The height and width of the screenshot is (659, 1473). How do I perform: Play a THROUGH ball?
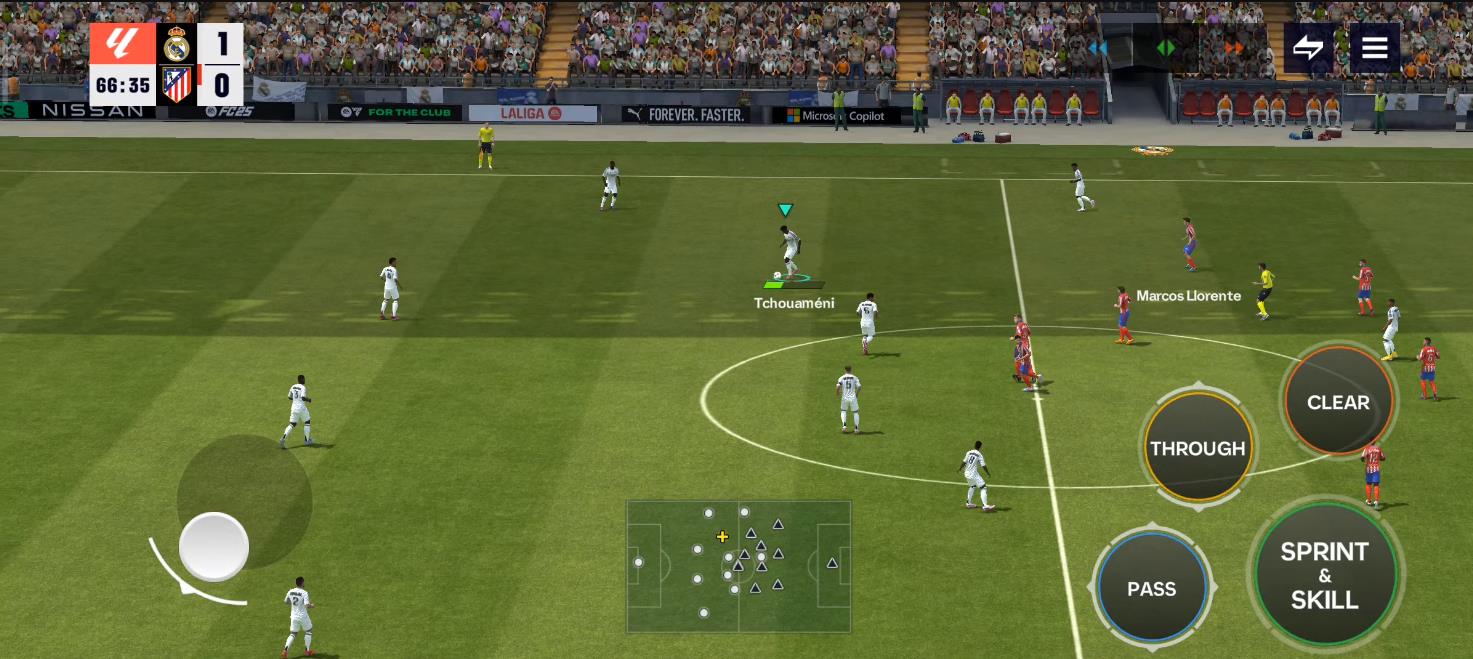(x=1197, y=448)
